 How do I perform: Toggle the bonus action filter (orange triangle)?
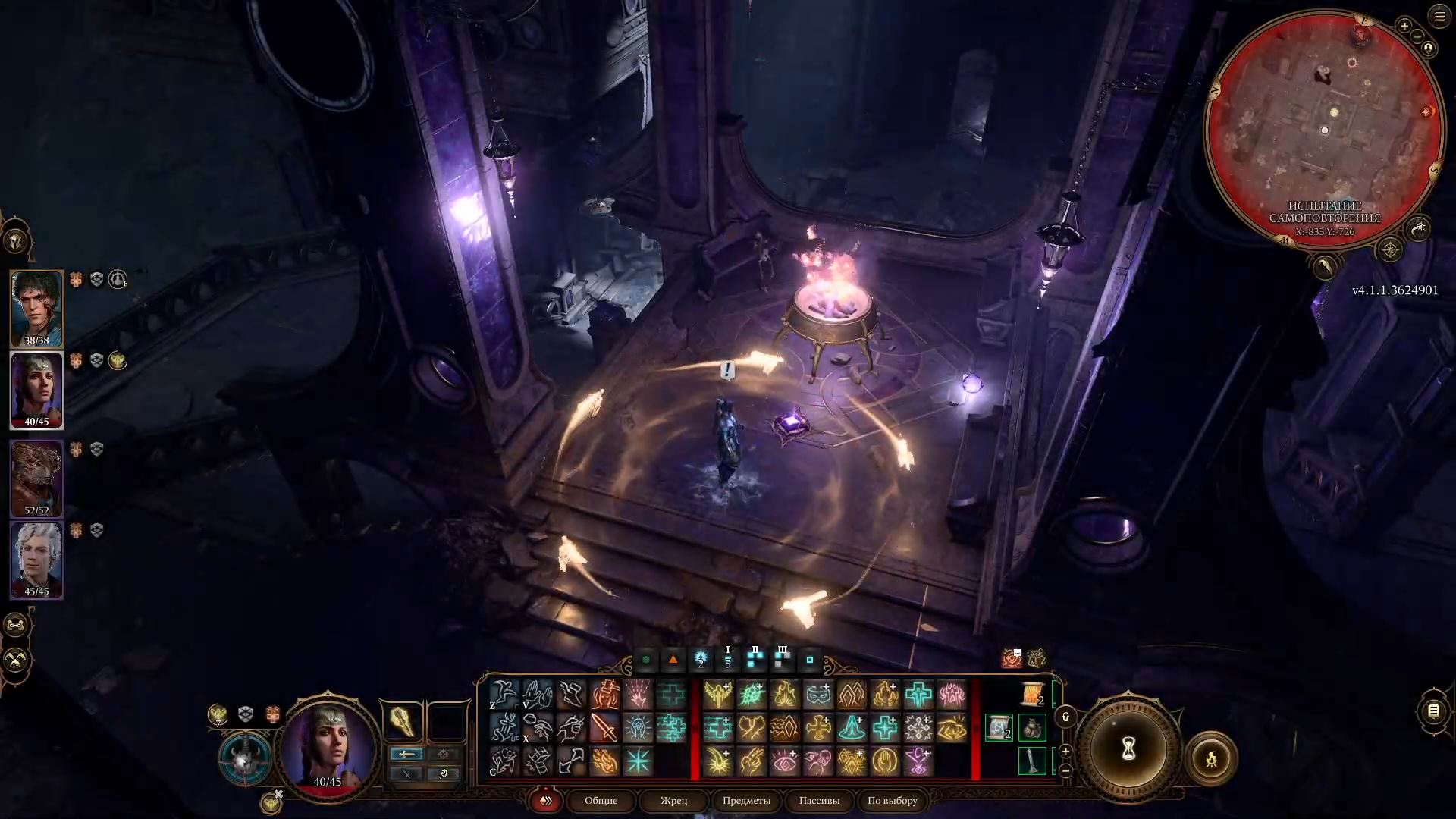pos(672,661)
